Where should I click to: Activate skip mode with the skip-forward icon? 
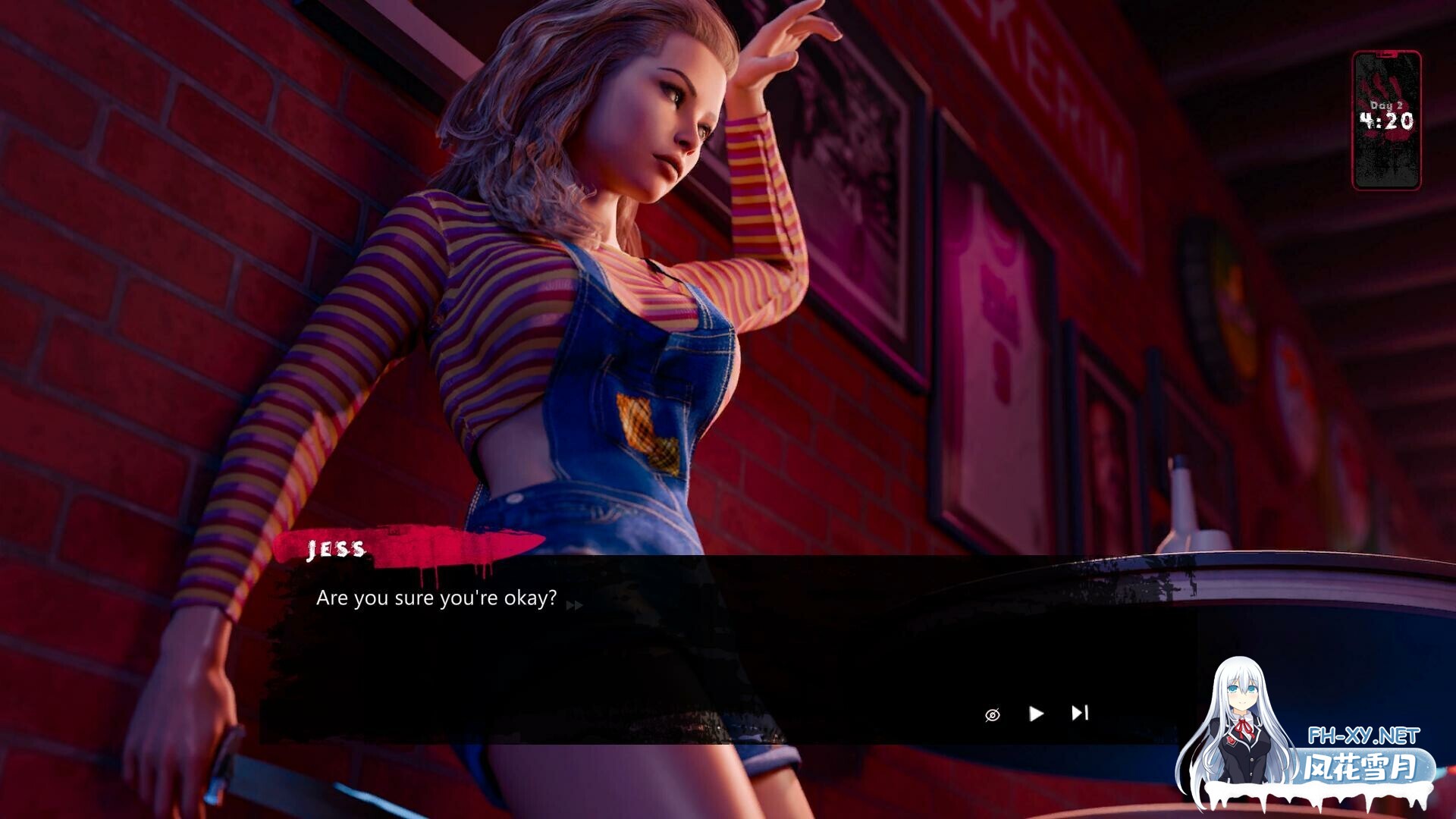(1080, 714)
